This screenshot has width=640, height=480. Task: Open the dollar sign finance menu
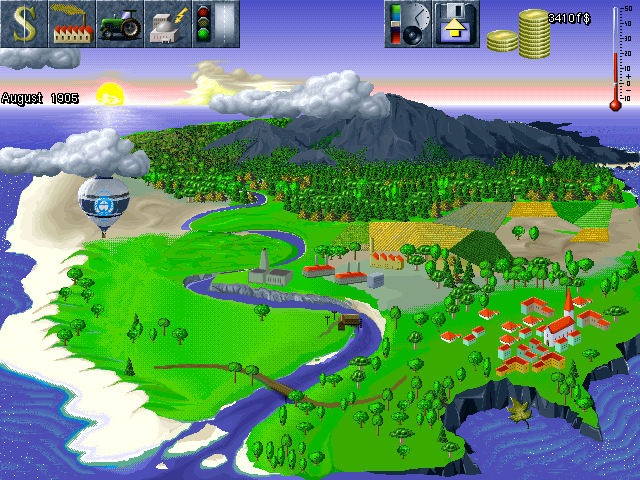coord(24,24)
